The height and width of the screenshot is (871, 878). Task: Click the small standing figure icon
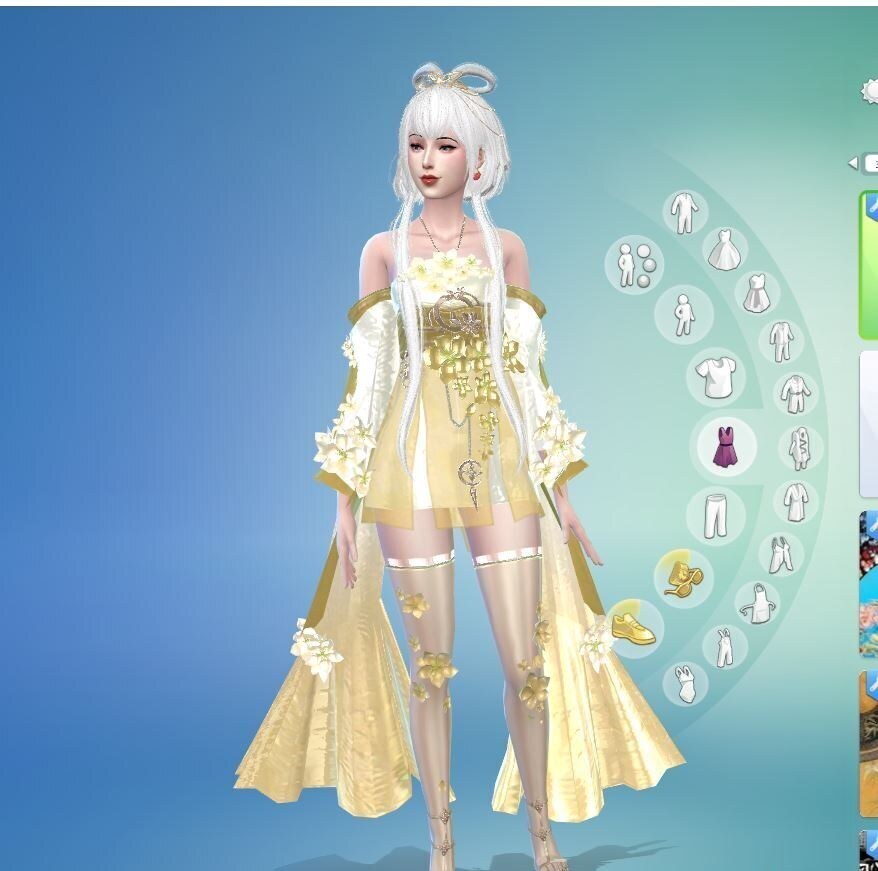[683, 314]
